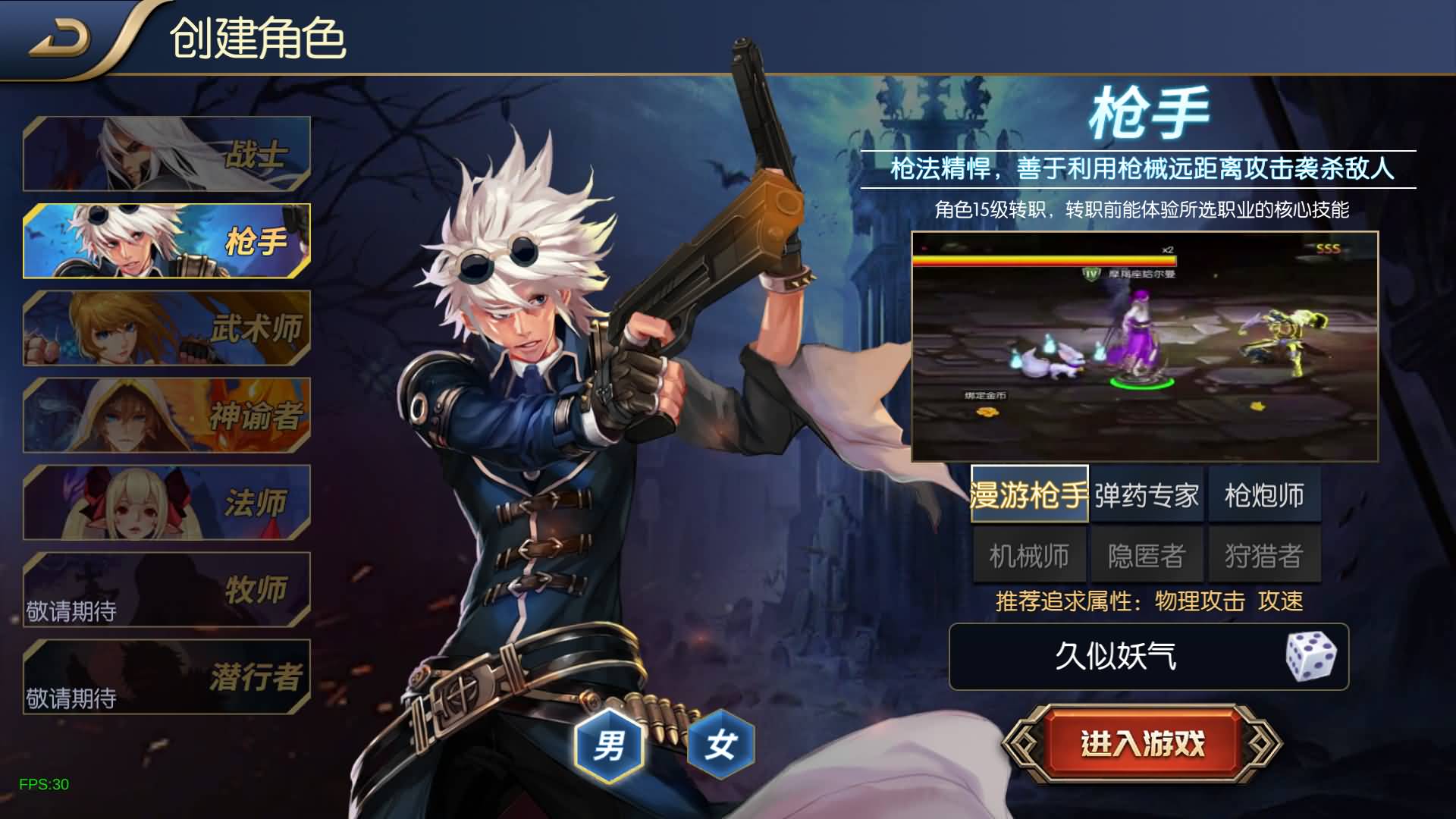Click the greyed-out 牧师 class slot

(167, 590)
